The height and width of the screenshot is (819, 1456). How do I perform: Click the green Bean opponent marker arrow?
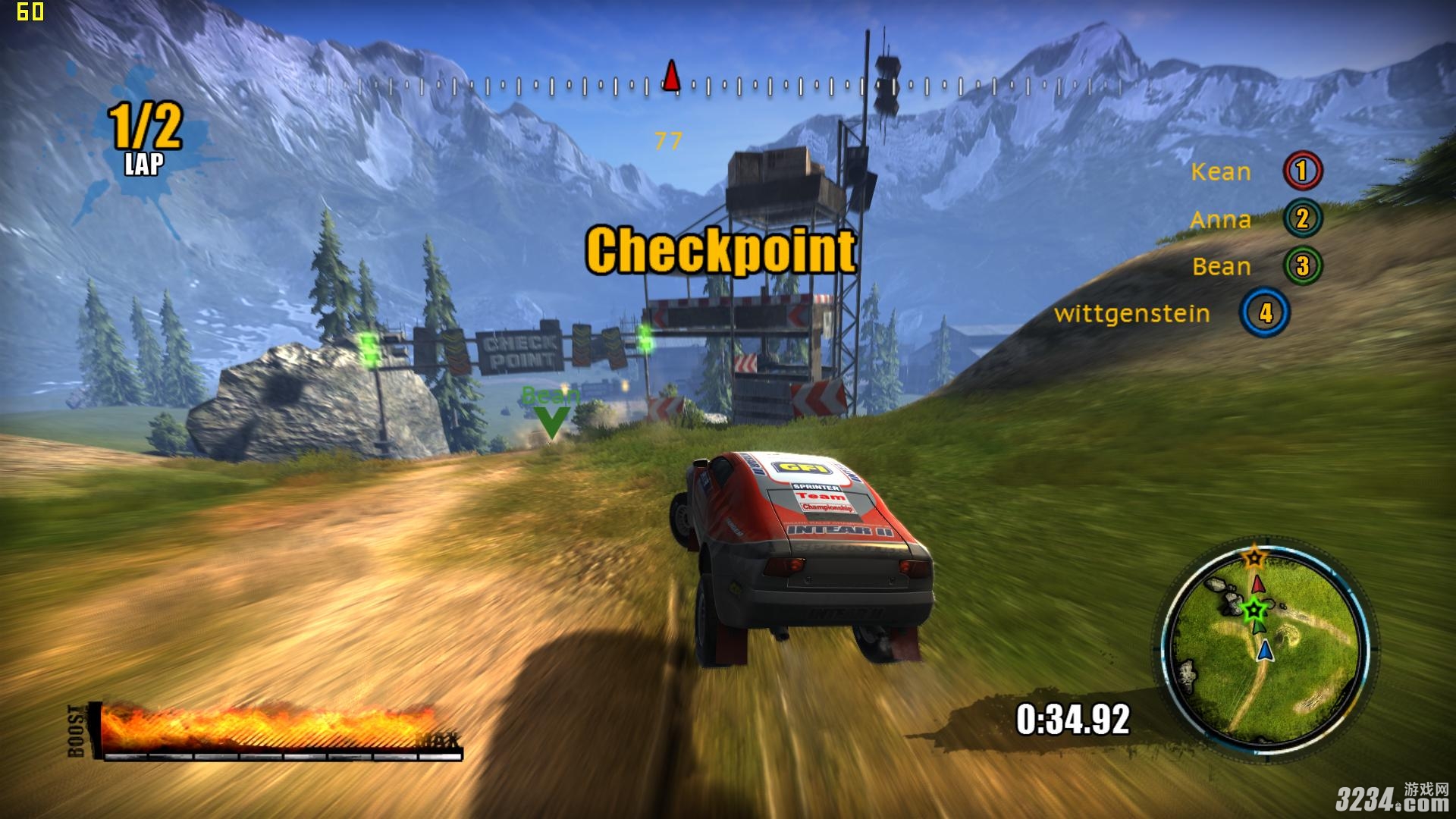pyautogui.click(x=551, y=422)
